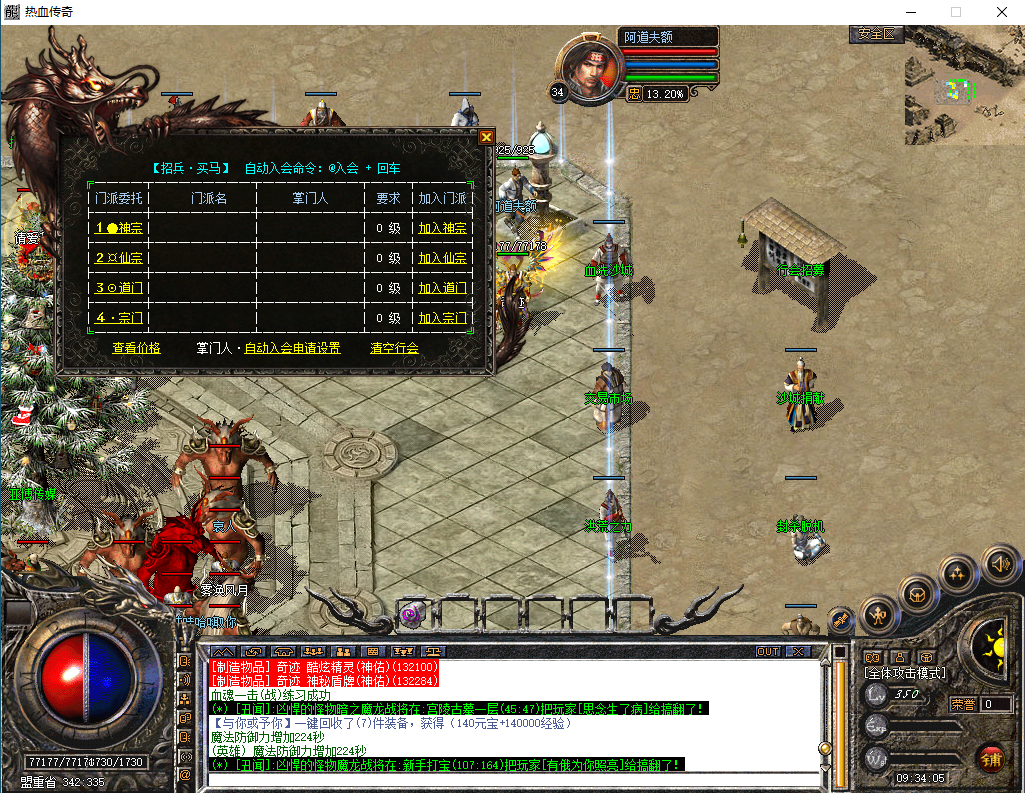The height and width of the screenshot is (793, 1025).
Task: Select the 加入宗门 join link
Action: click(442, 318)
